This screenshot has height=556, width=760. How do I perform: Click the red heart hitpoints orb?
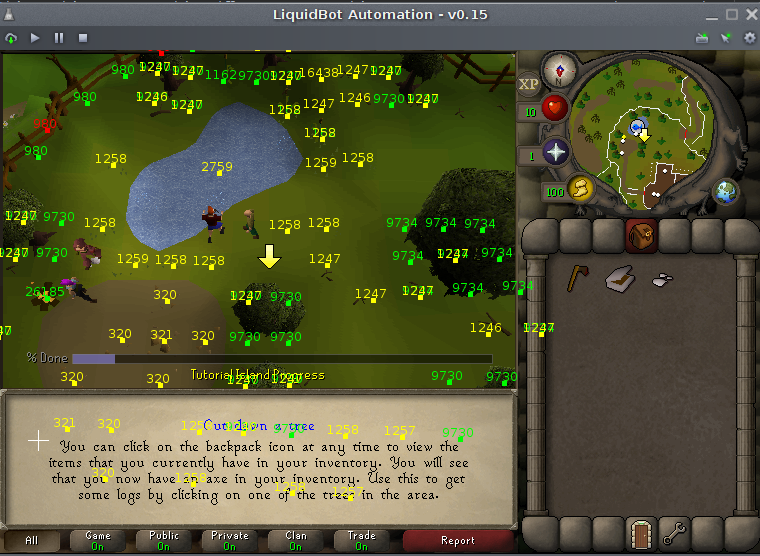coord(555,108)
